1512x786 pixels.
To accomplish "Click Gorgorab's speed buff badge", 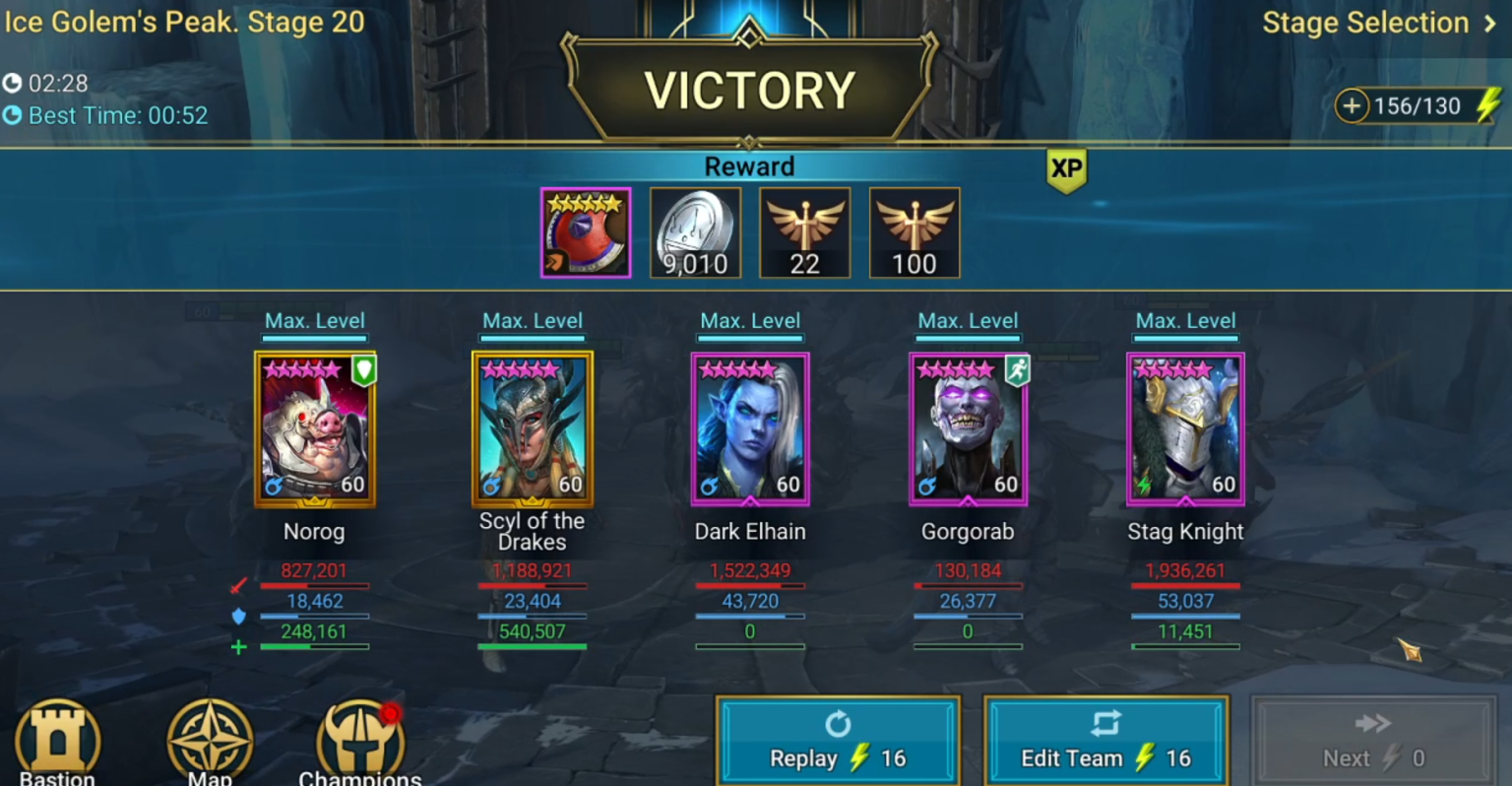I will 1017,371.
